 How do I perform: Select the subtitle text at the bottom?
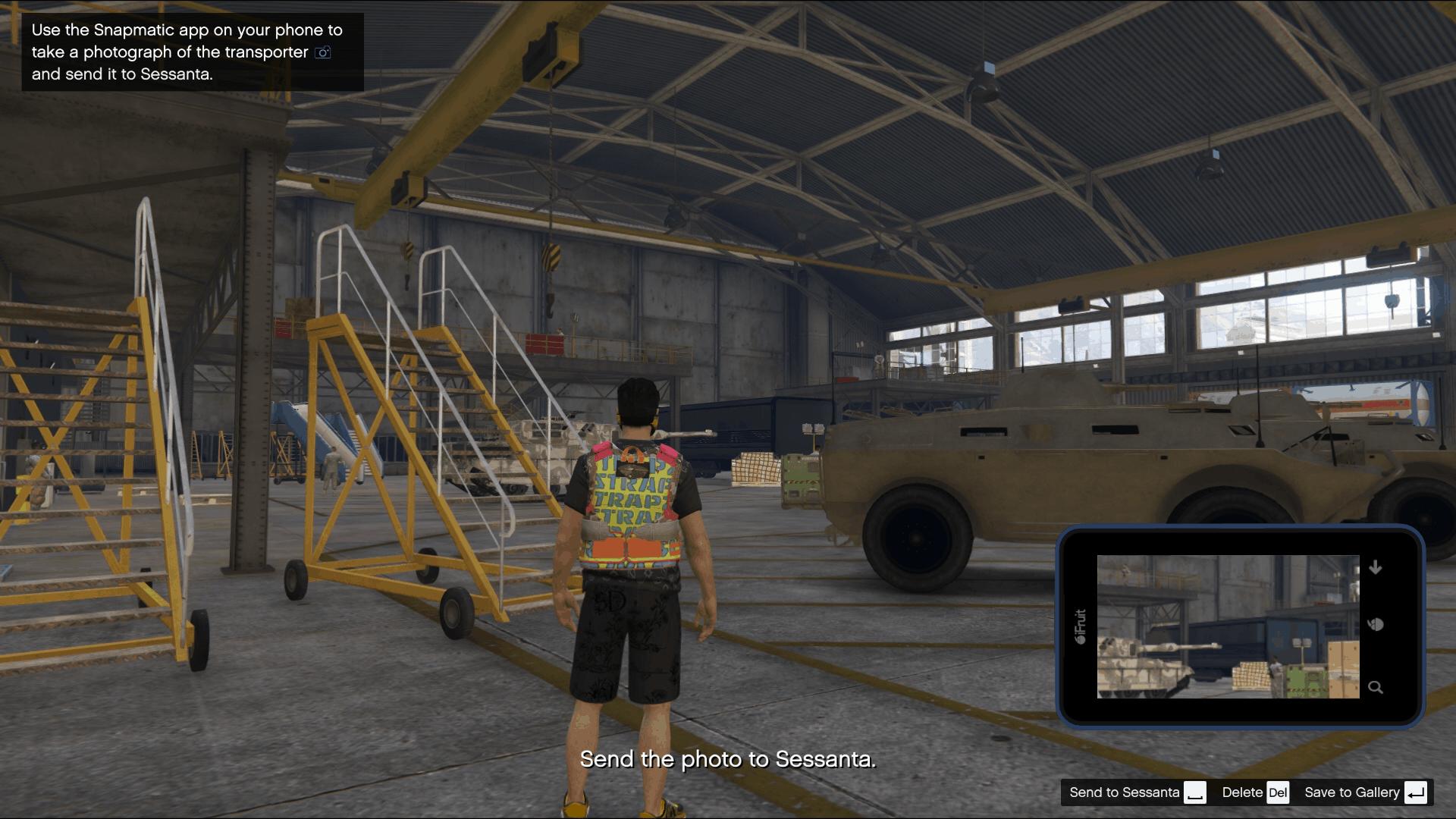(x=729, y=758)
